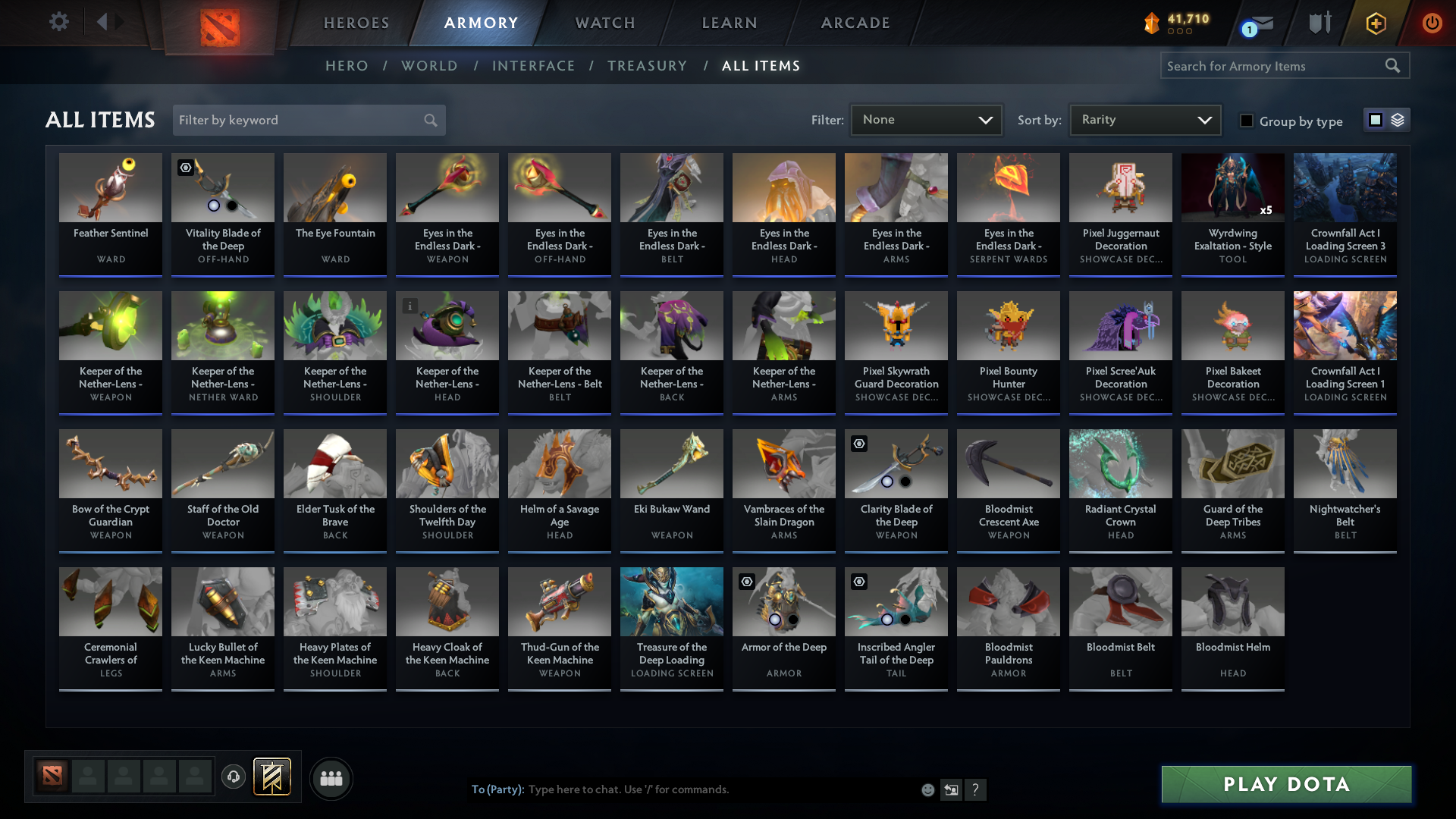The height and width of the screenshot is (819, 1456).
Task: Click the search magnifier in keyword filter
Action: pyautogui.click(x=429, y=120)
